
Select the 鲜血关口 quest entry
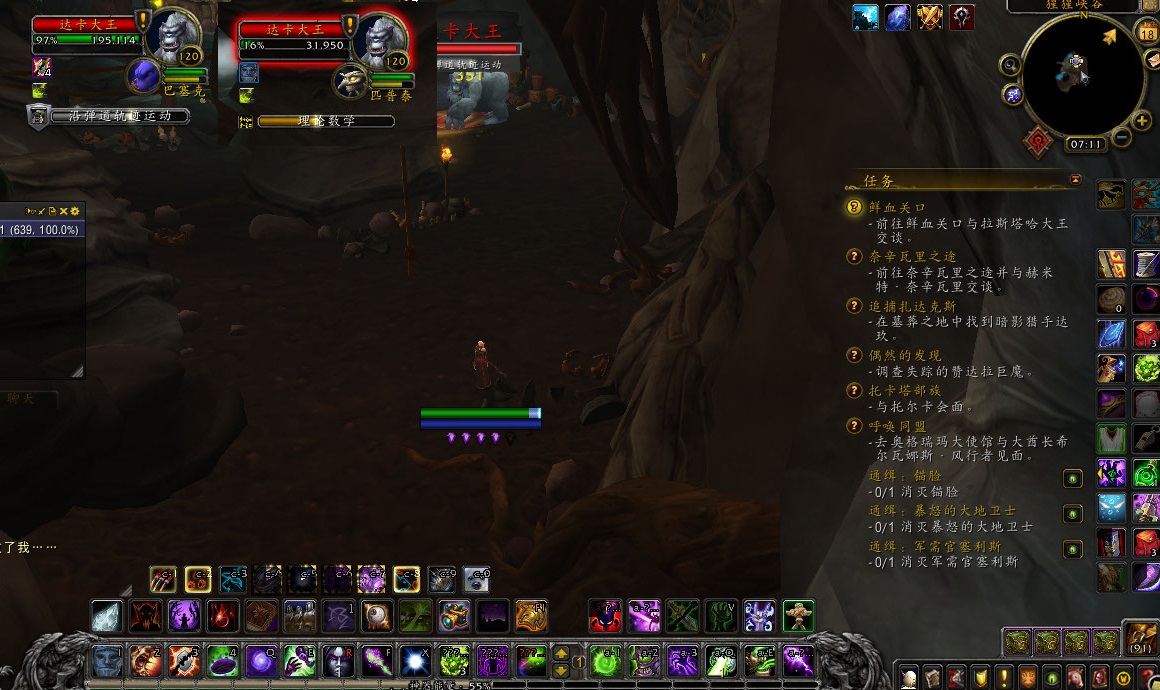(897, 208)
